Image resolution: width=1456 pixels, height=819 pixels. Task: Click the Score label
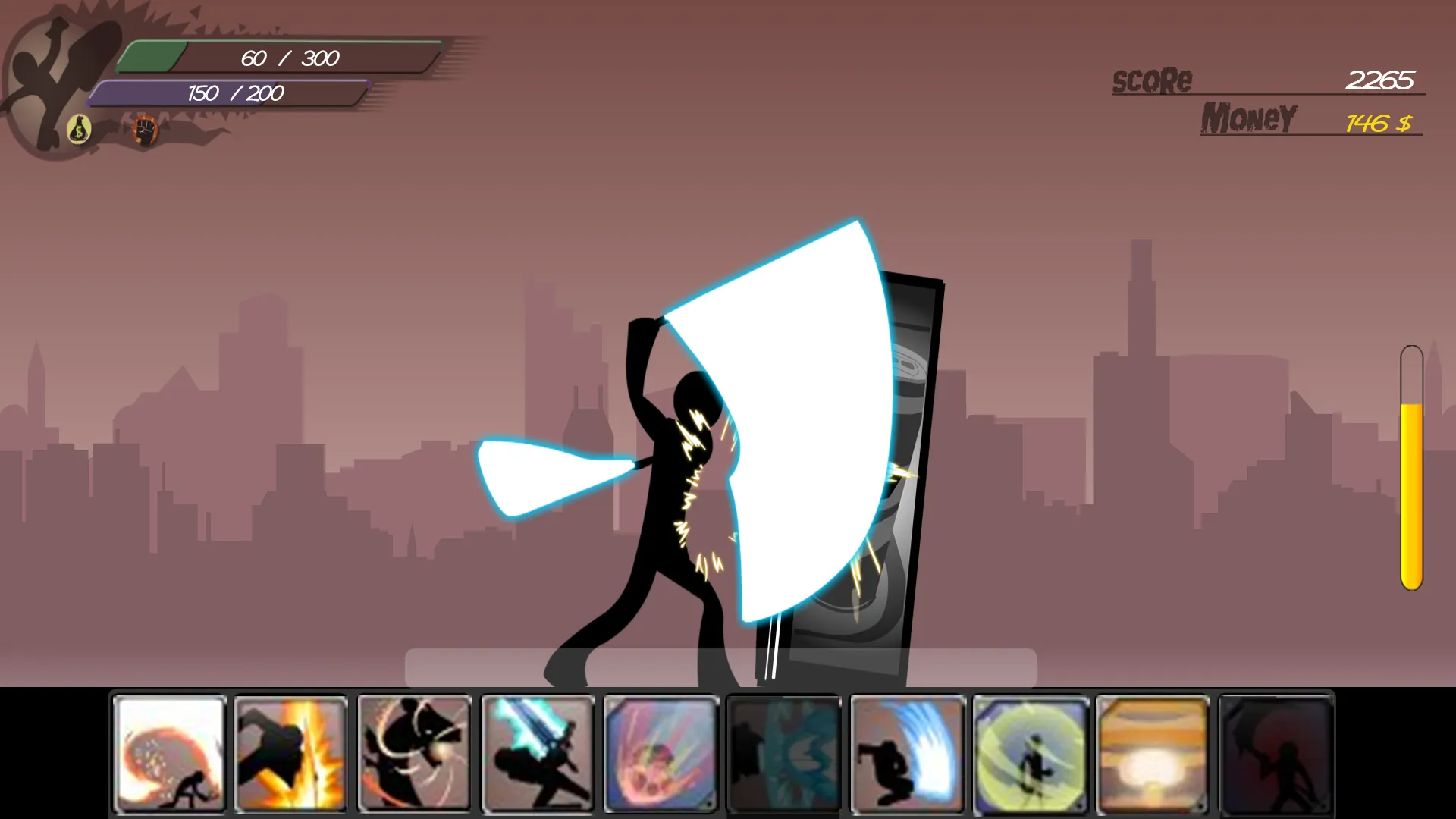[x=1152, y=78]
